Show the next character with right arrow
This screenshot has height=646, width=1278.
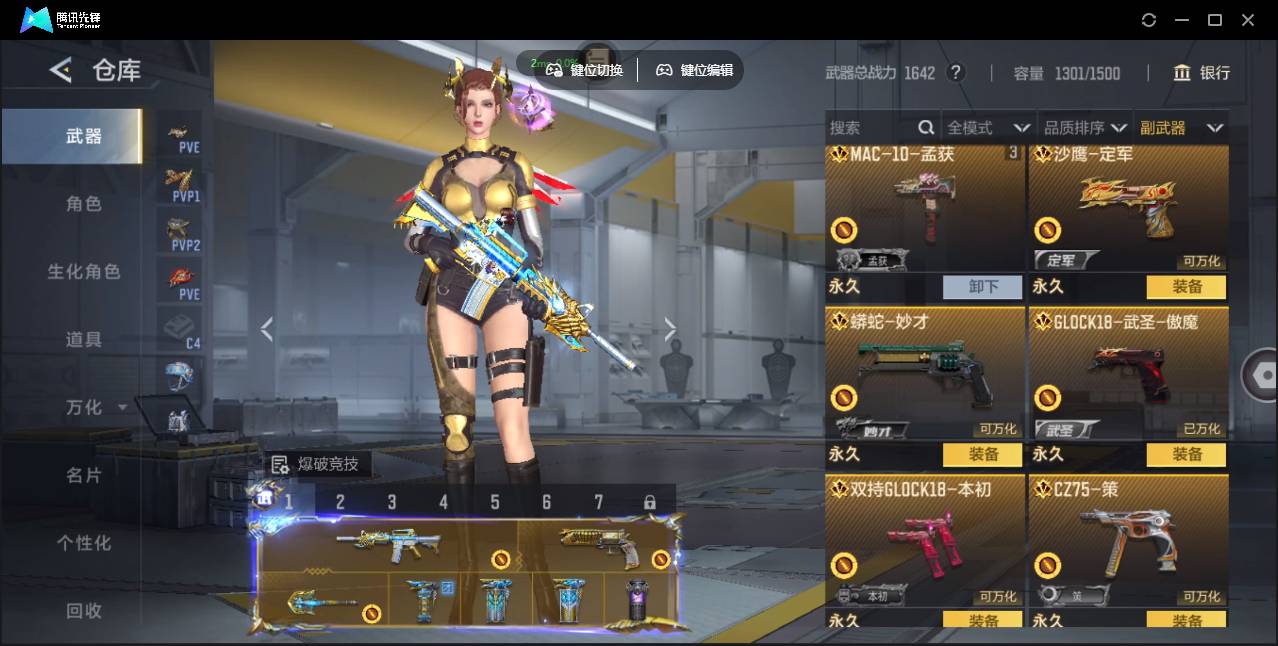[x=670, y=330]
